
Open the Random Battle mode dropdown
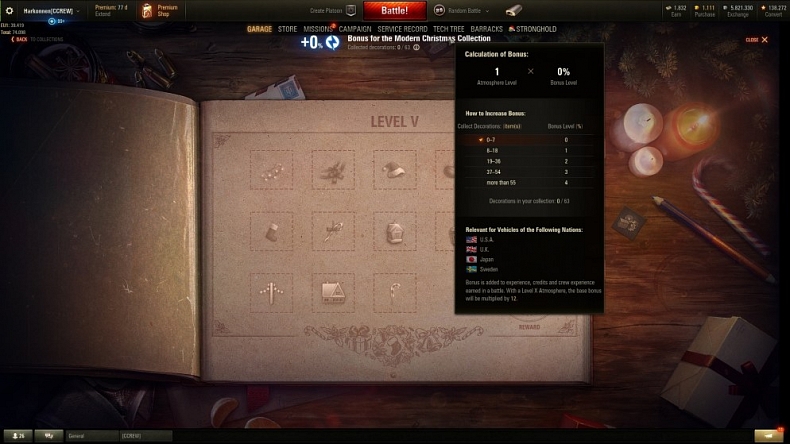pyautogui.click(x=468, y=10)
